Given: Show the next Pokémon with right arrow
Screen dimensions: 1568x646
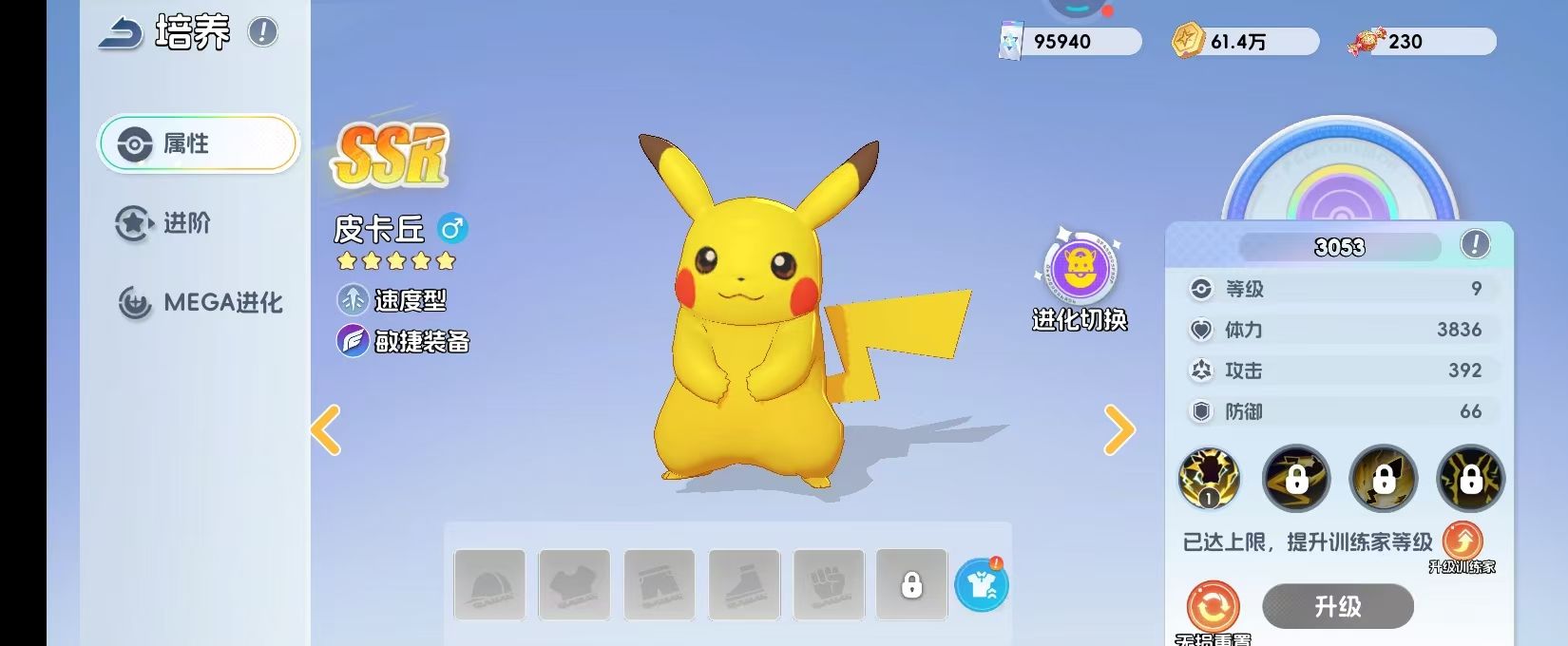Looking at the screenshot, I should tap(1119, 430).
